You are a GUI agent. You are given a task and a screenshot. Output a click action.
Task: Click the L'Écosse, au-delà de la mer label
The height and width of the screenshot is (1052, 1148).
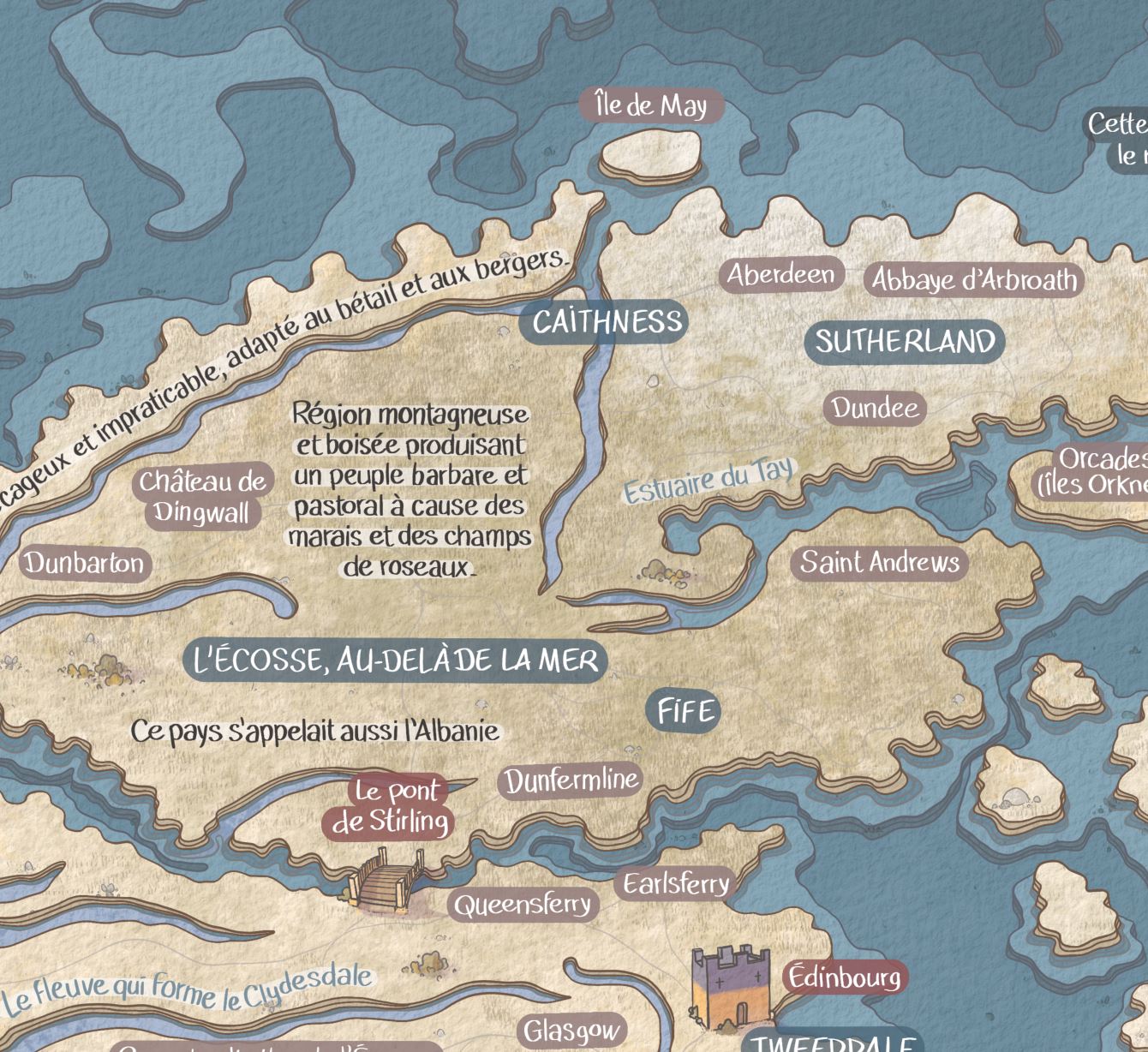pos(396,660)
